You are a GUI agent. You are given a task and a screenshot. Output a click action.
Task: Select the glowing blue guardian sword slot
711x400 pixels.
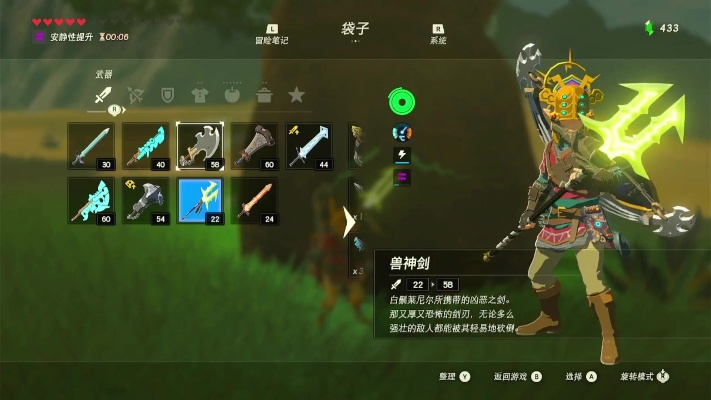[146, 146]
